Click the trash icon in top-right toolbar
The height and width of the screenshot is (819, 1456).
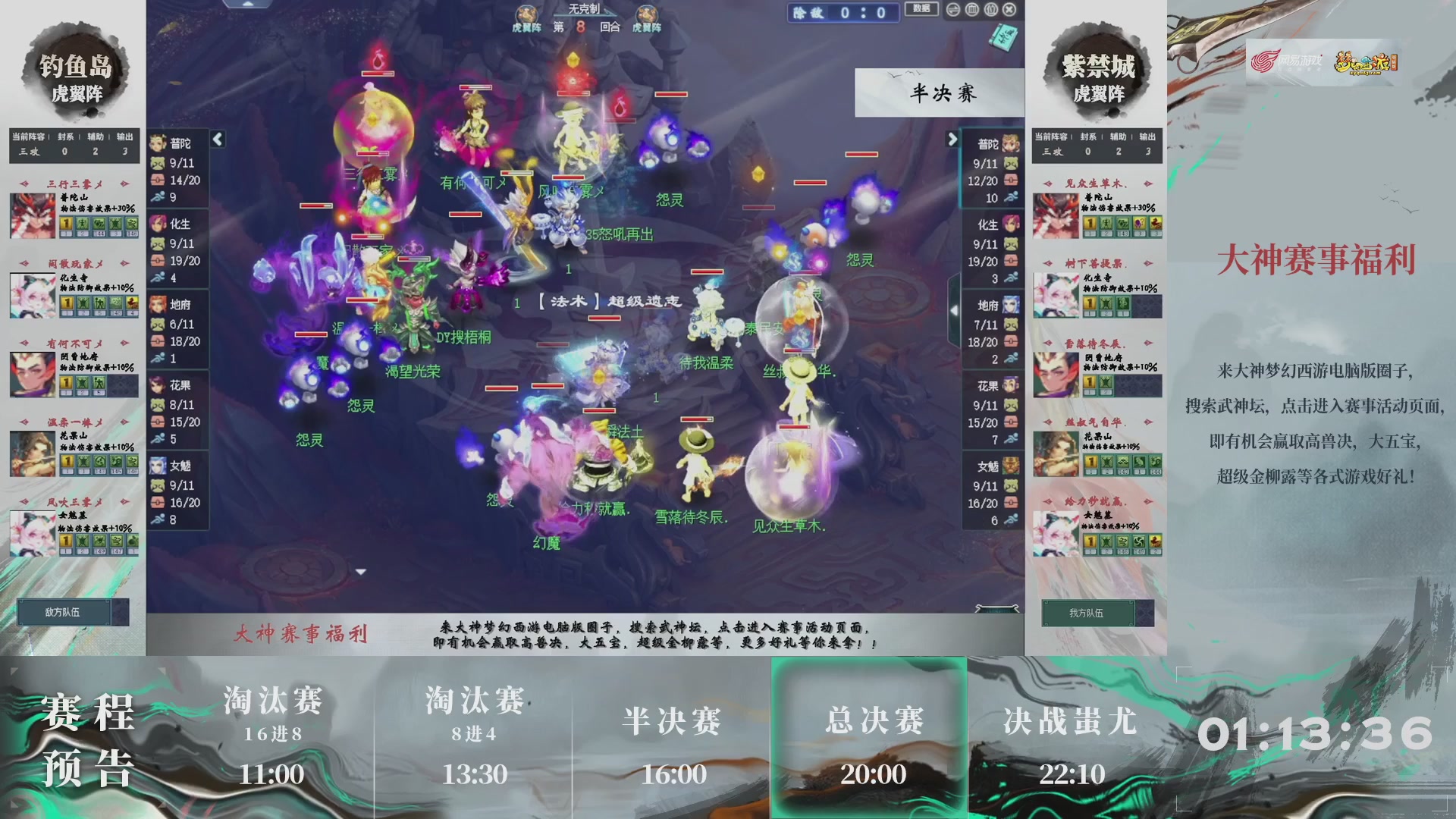[971, 8]
